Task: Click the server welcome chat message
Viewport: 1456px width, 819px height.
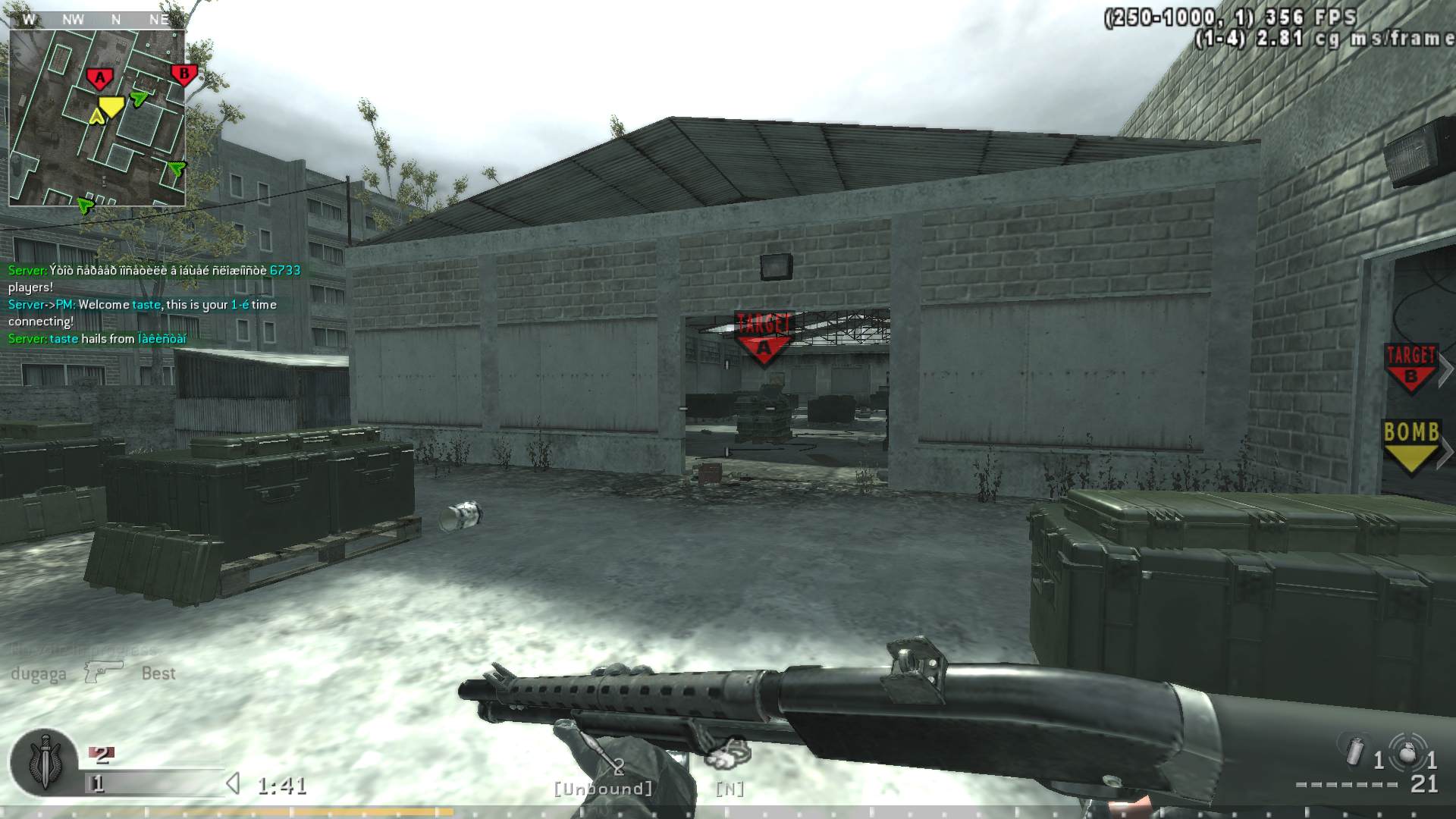Action: (x=143, y=312)
